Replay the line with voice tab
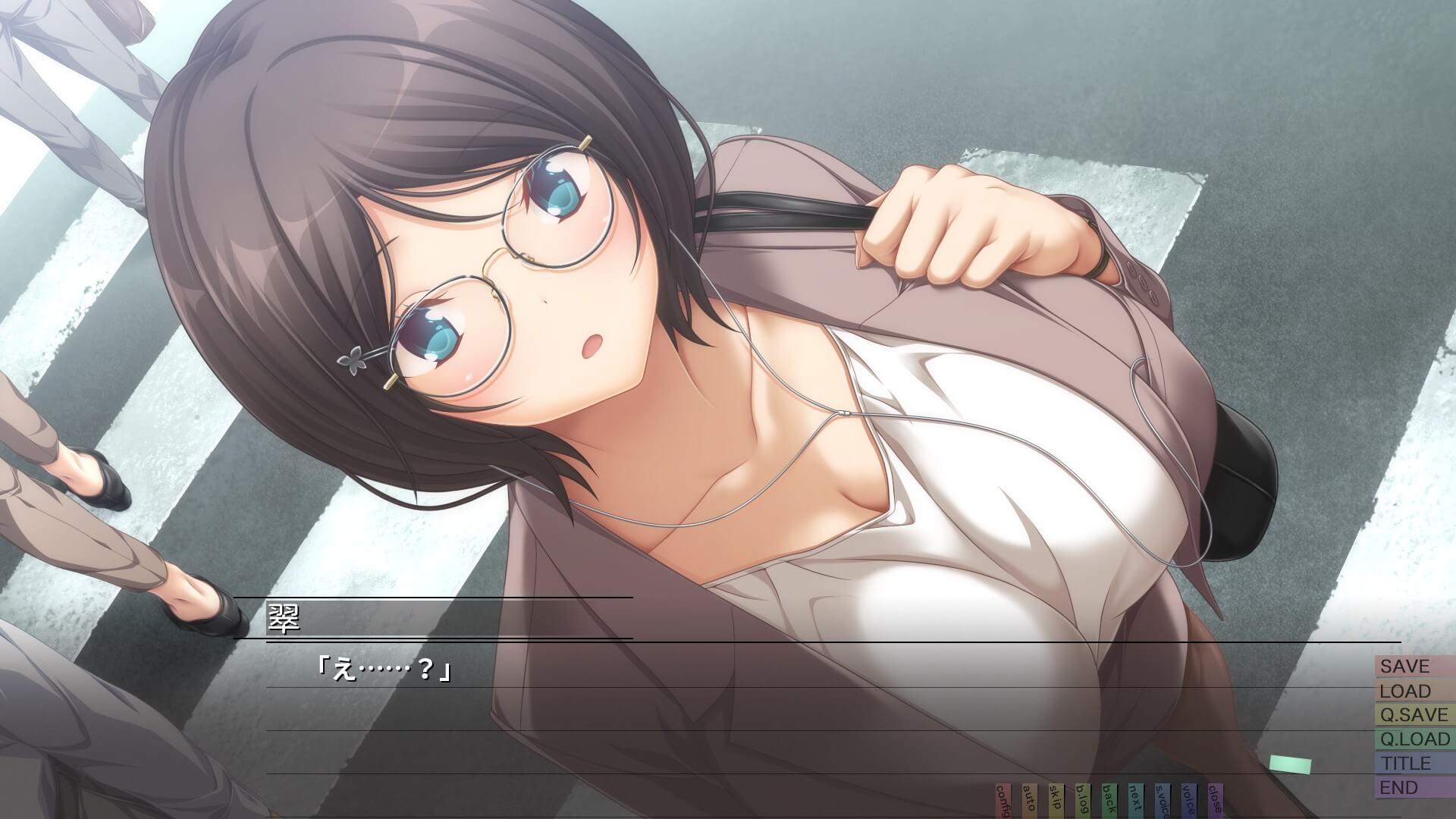This screenshot has height=819, width=1456. tap(1188, 802)
